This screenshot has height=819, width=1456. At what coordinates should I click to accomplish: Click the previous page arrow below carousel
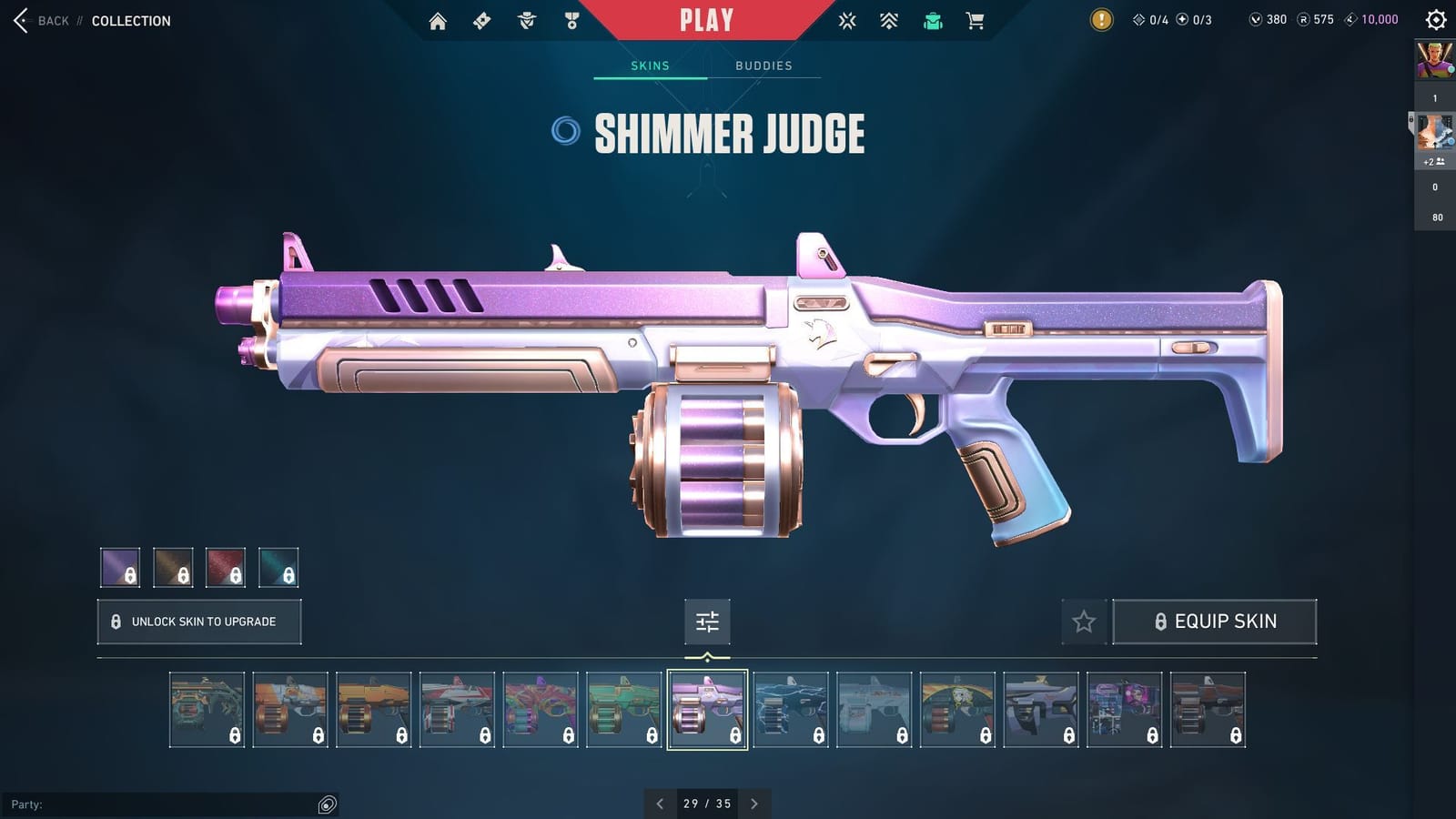(660, 804)
